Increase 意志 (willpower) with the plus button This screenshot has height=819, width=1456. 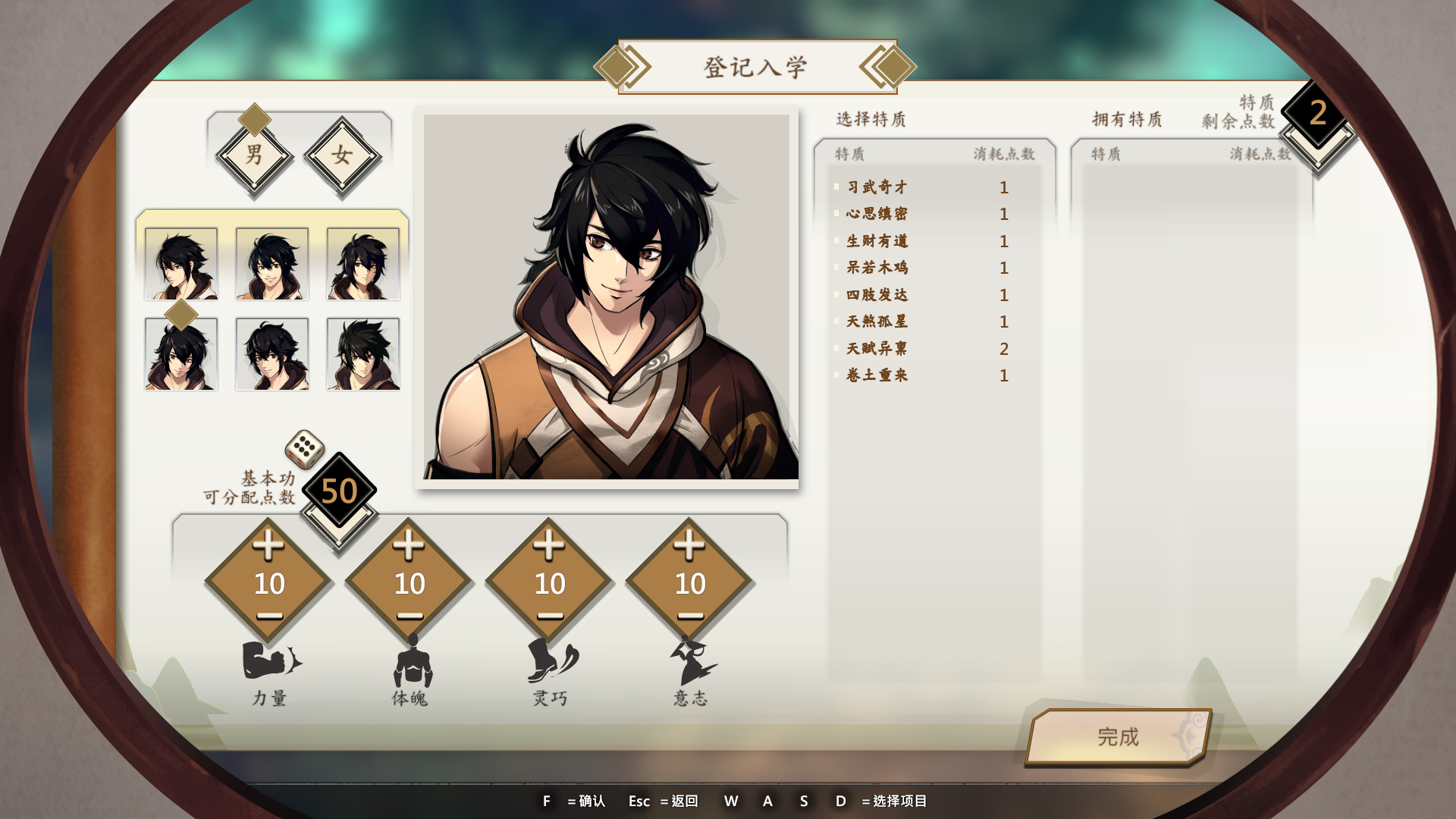pyautogui.click(x=689, y=545)
